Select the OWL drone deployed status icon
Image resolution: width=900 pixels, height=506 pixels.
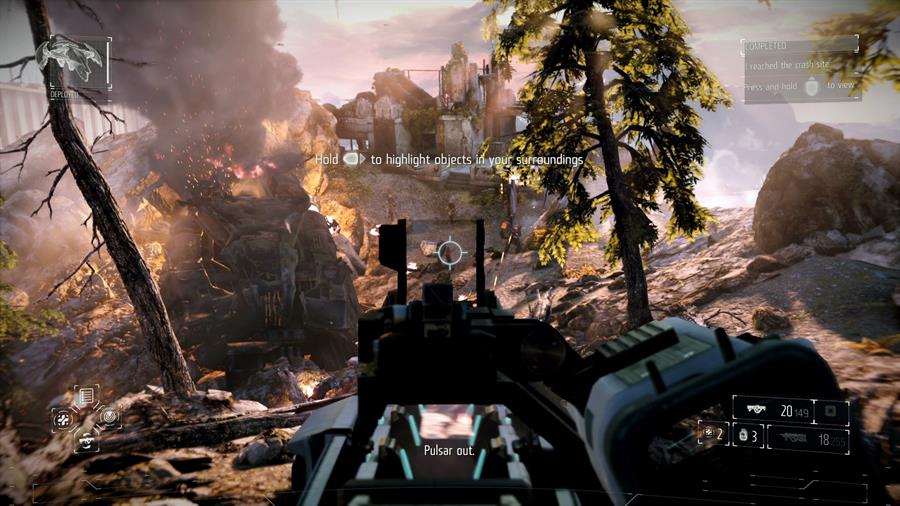[x=71, y=61]
